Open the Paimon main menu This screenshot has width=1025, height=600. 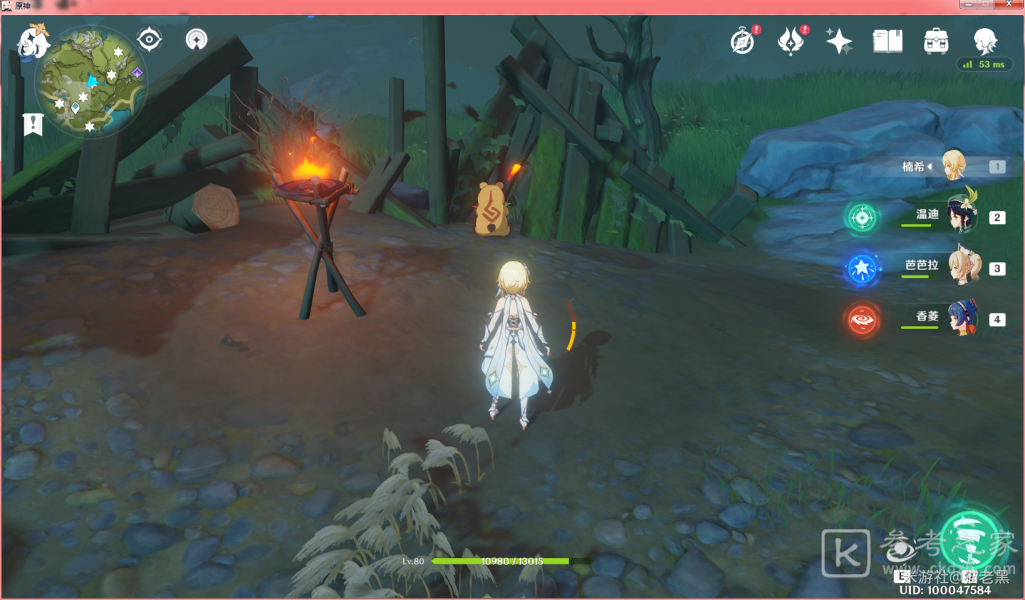(x=32, y=41)
